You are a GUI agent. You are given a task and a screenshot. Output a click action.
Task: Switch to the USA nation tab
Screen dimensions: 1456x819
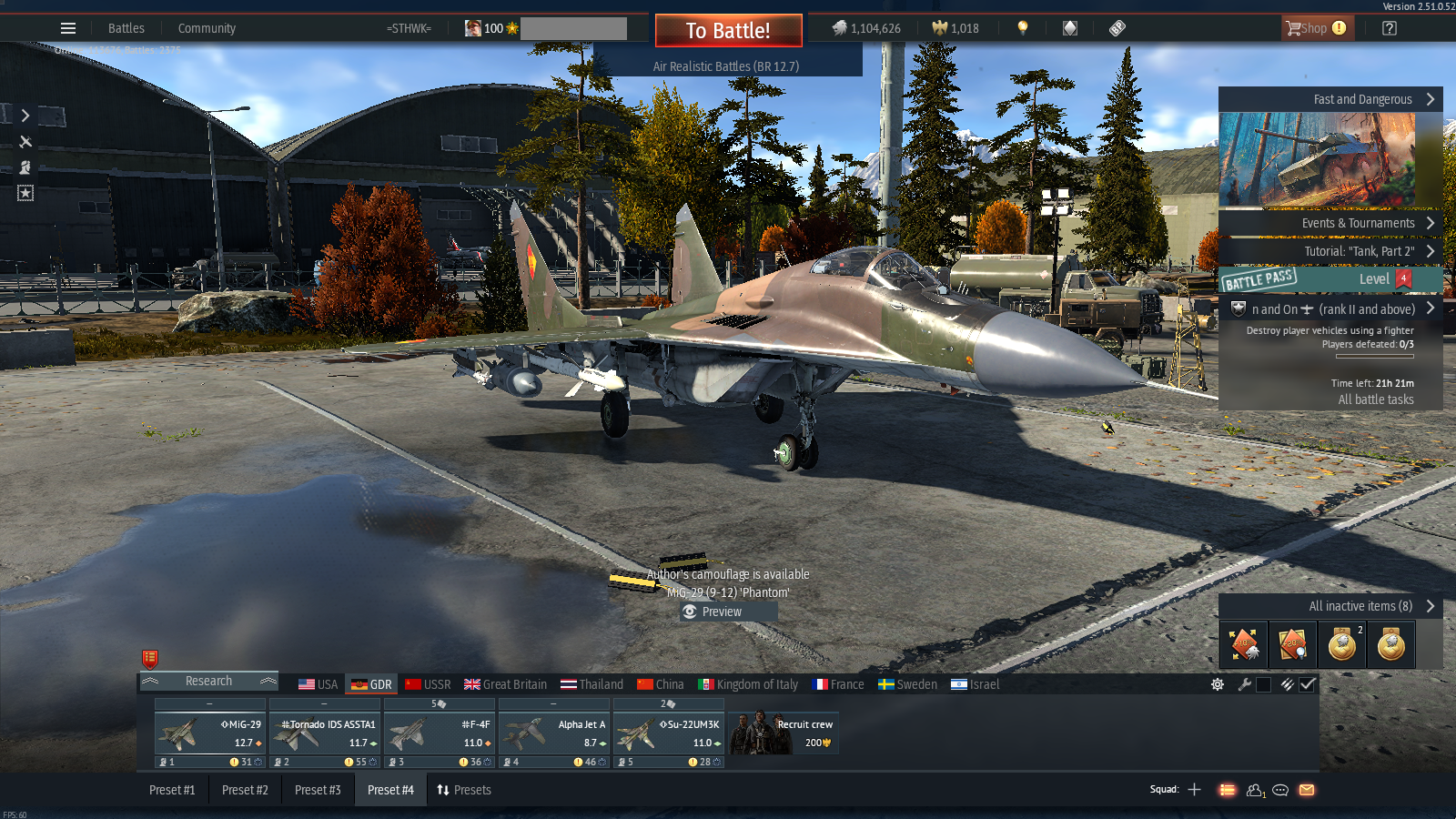318,684
